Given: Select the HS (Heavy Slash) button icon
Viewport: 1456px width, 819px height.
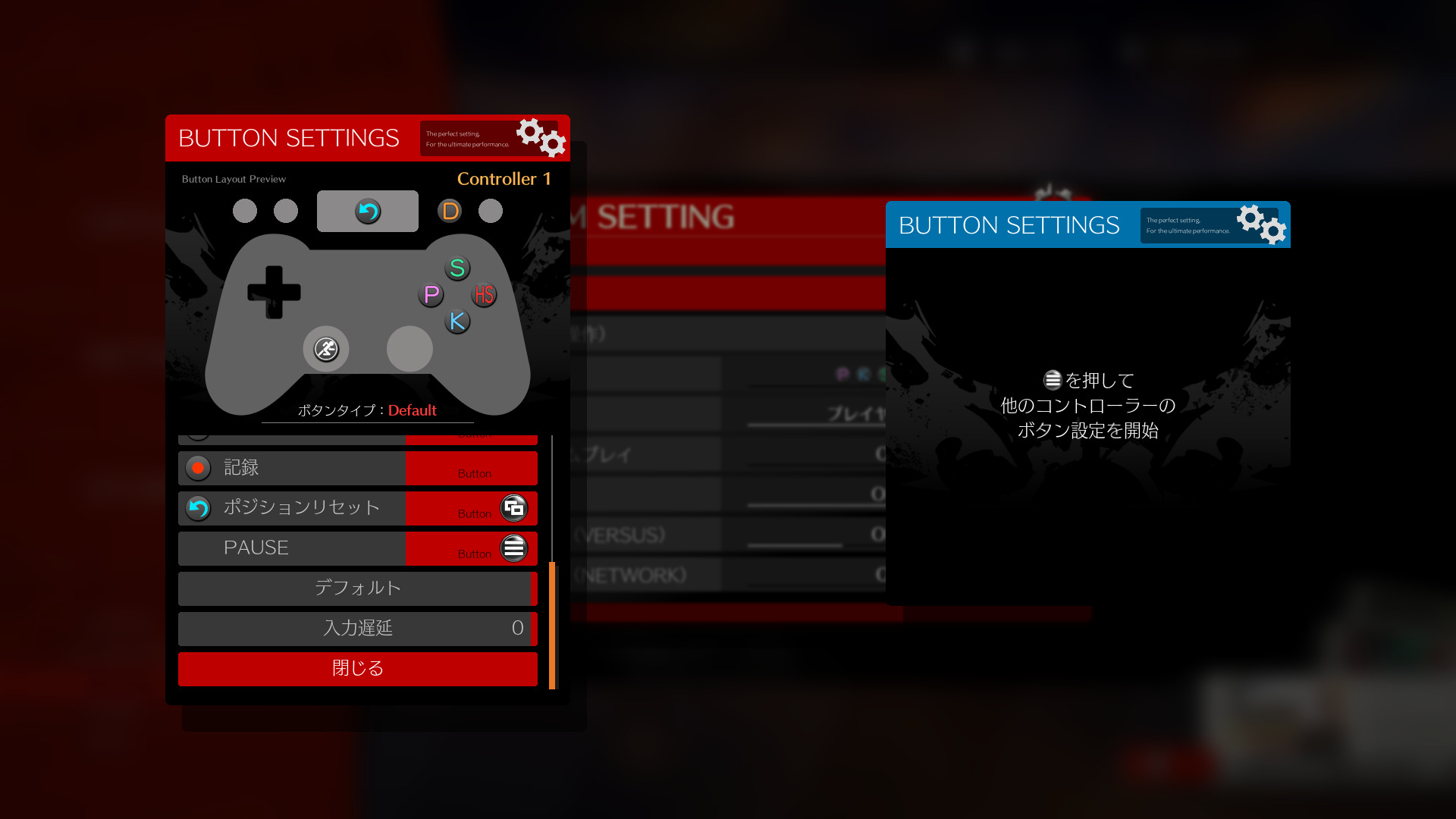Looking at the screenshot, I should point(484,295).
